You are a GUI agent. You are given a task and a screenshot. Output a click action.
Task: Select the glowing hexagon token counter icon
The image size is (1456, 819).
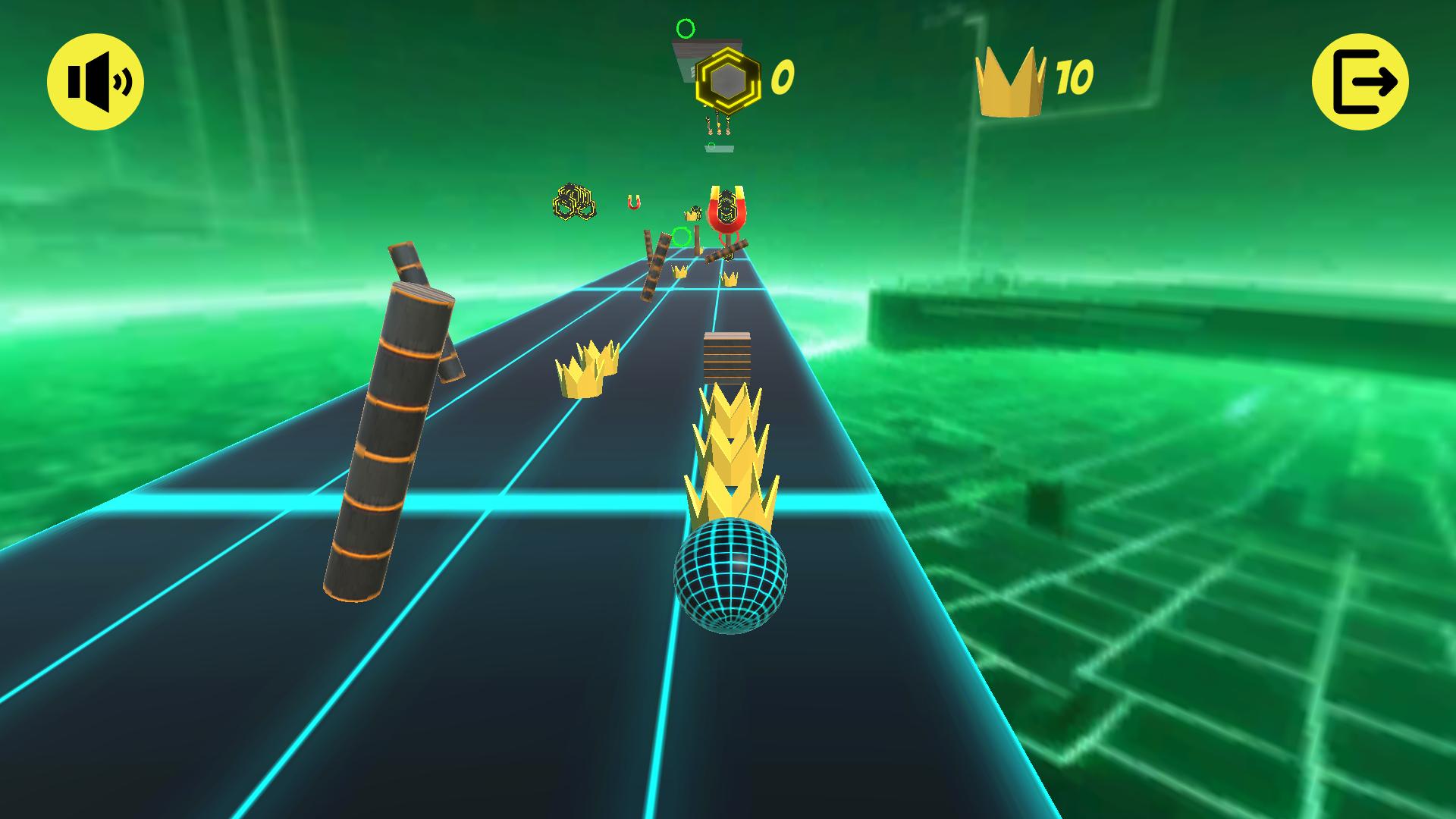(726, 77)
